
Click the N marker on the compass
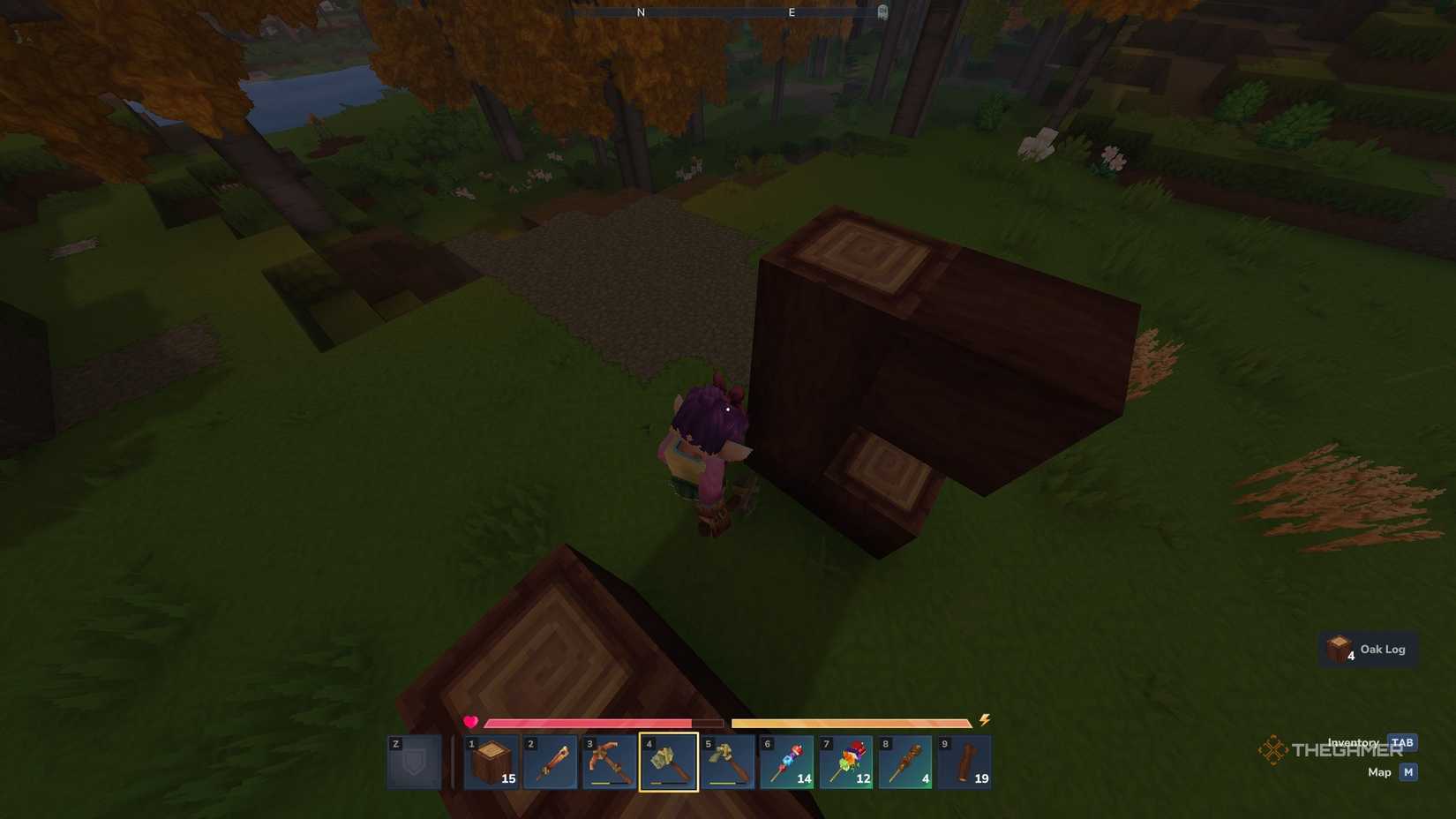click(640, 11)
